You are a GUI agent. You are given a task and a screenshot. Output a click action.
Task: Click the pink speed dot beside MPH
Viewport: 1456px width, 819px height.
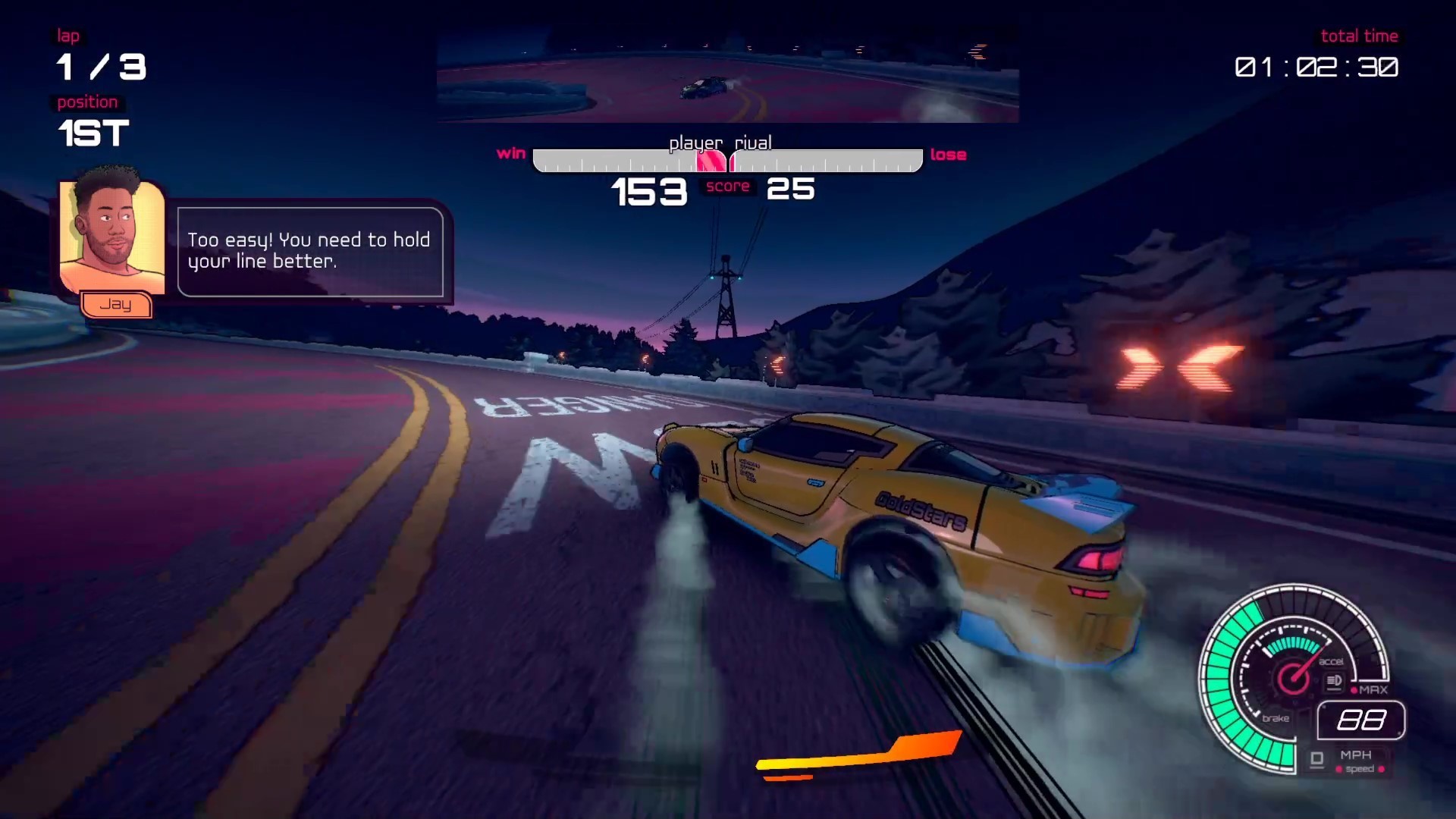[x=1339, y=768]
